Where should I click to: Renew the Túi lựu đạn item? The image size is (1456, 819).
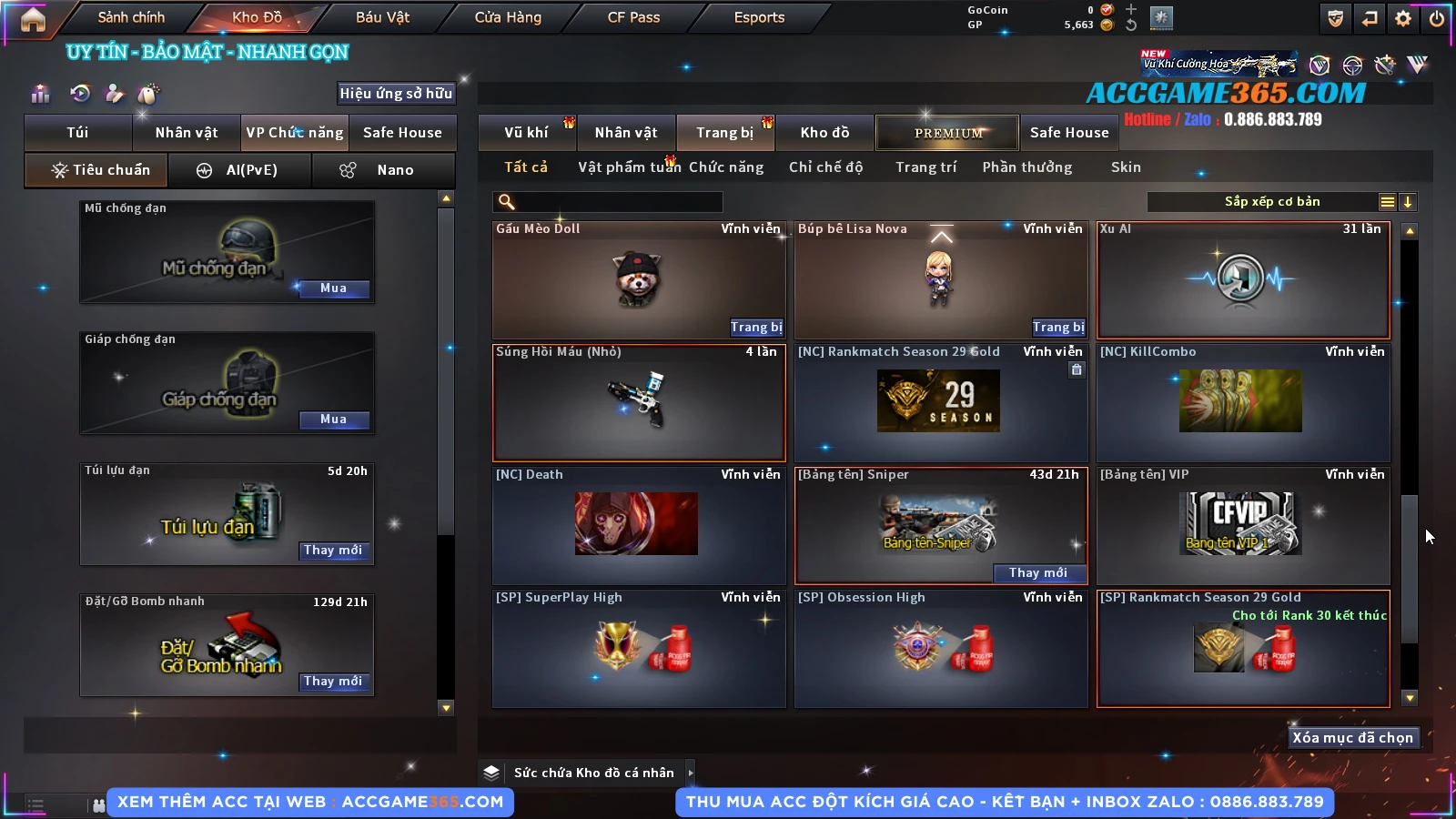(333, 551)
